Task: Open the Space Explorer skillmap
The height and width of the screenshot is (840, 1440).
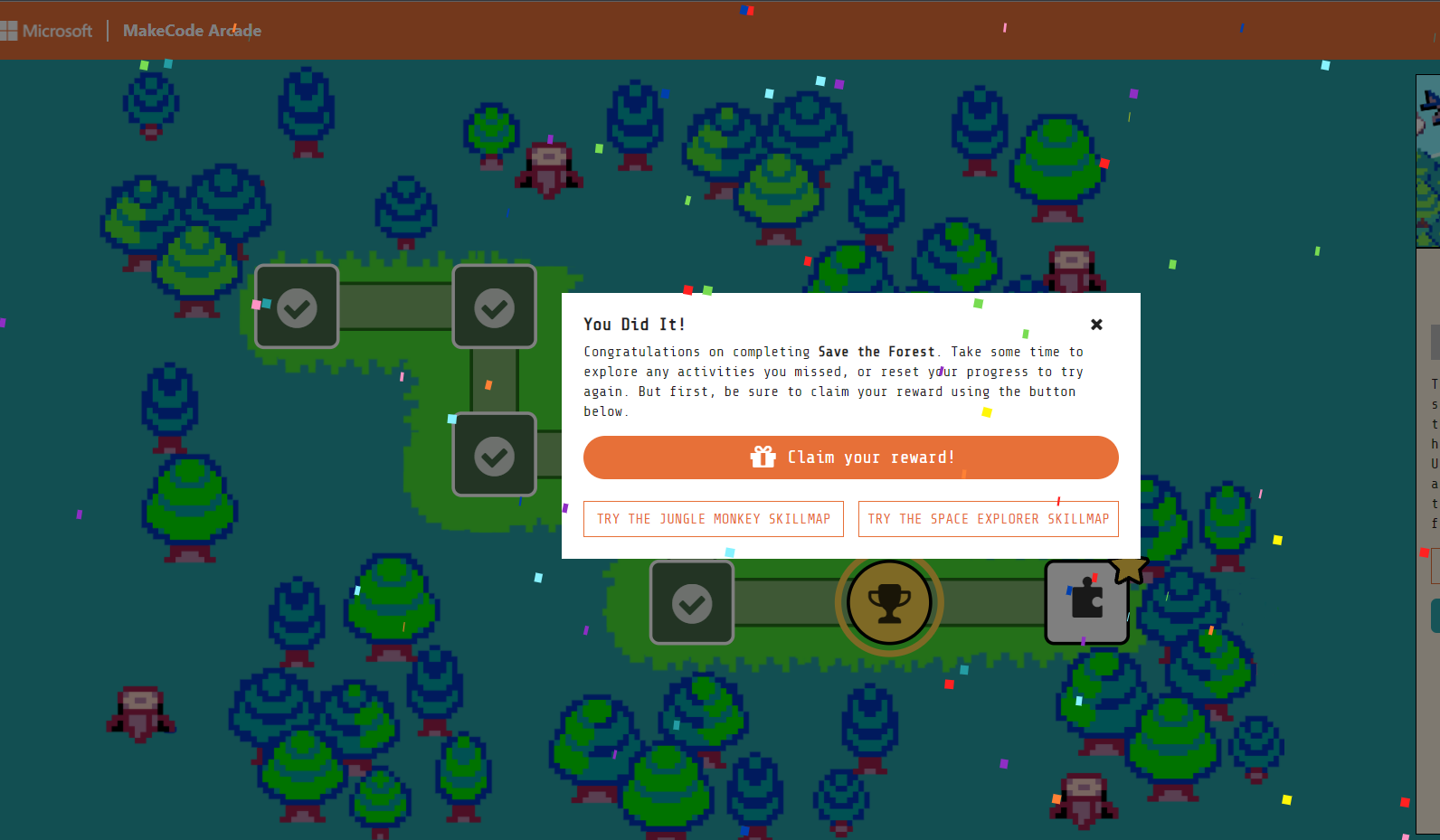Action: (x=988, y=518)
